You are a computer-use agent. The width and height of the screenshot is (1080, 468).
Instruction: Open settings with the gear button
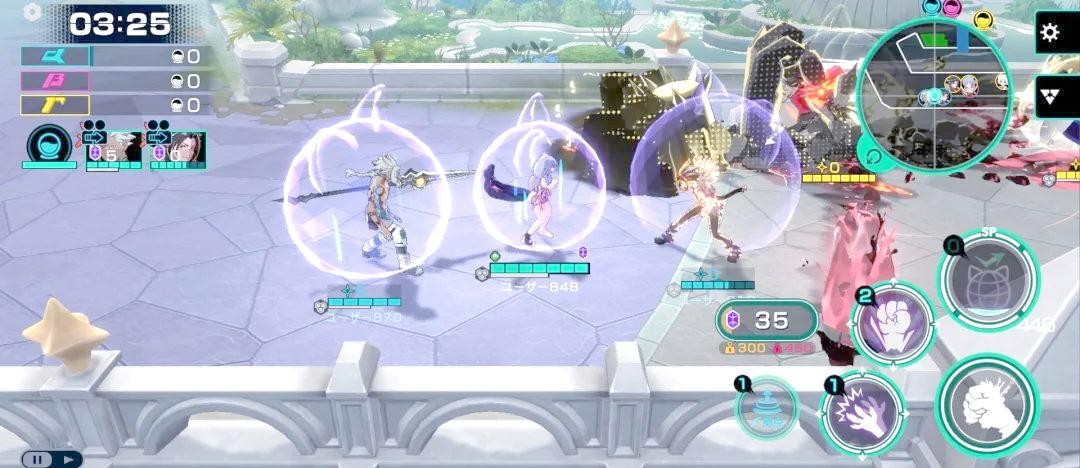(x=1049, y=33)
